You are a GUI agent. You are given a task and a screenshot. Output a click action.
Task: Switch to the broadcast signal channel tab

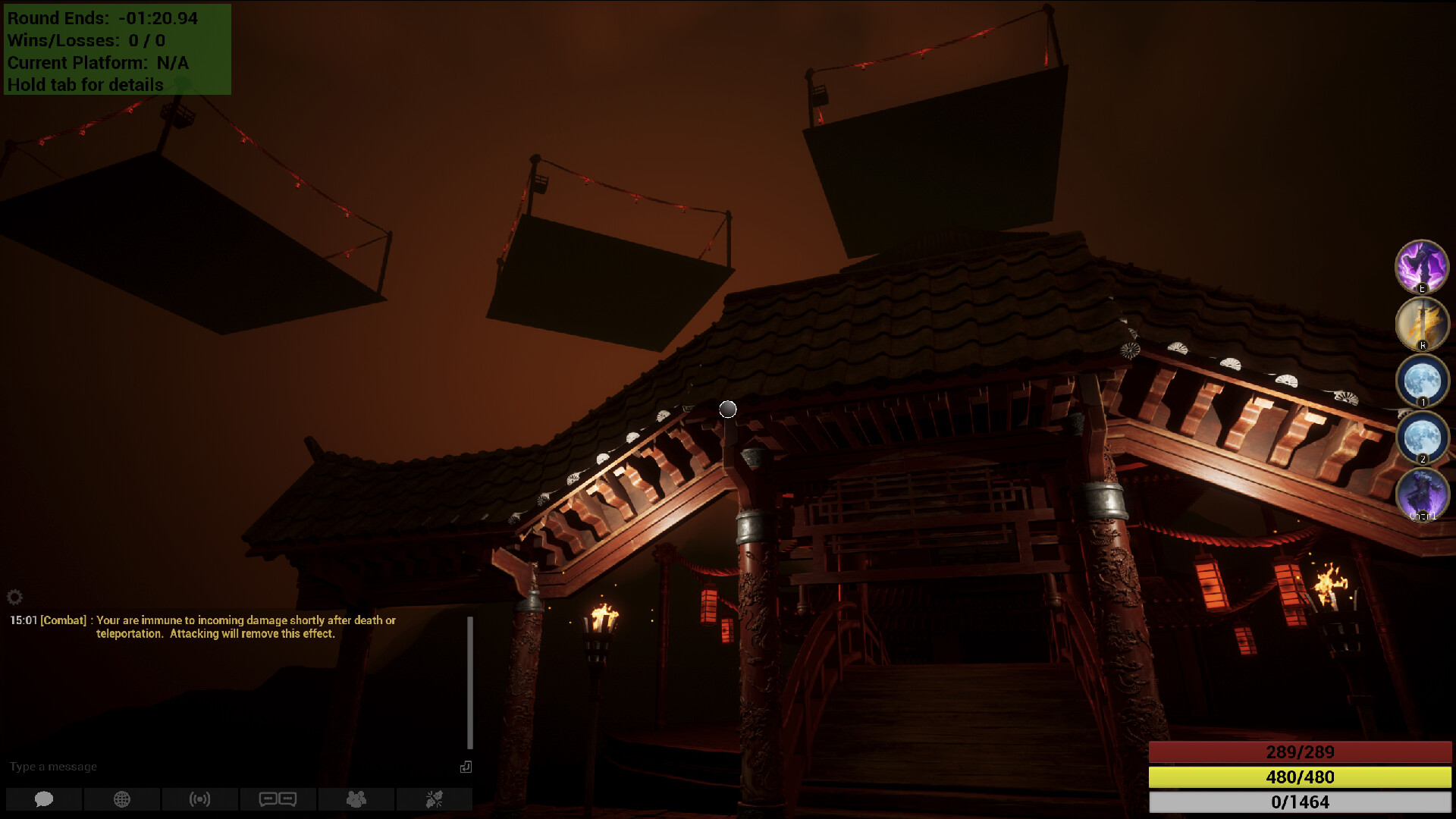(x=199, y=799)
